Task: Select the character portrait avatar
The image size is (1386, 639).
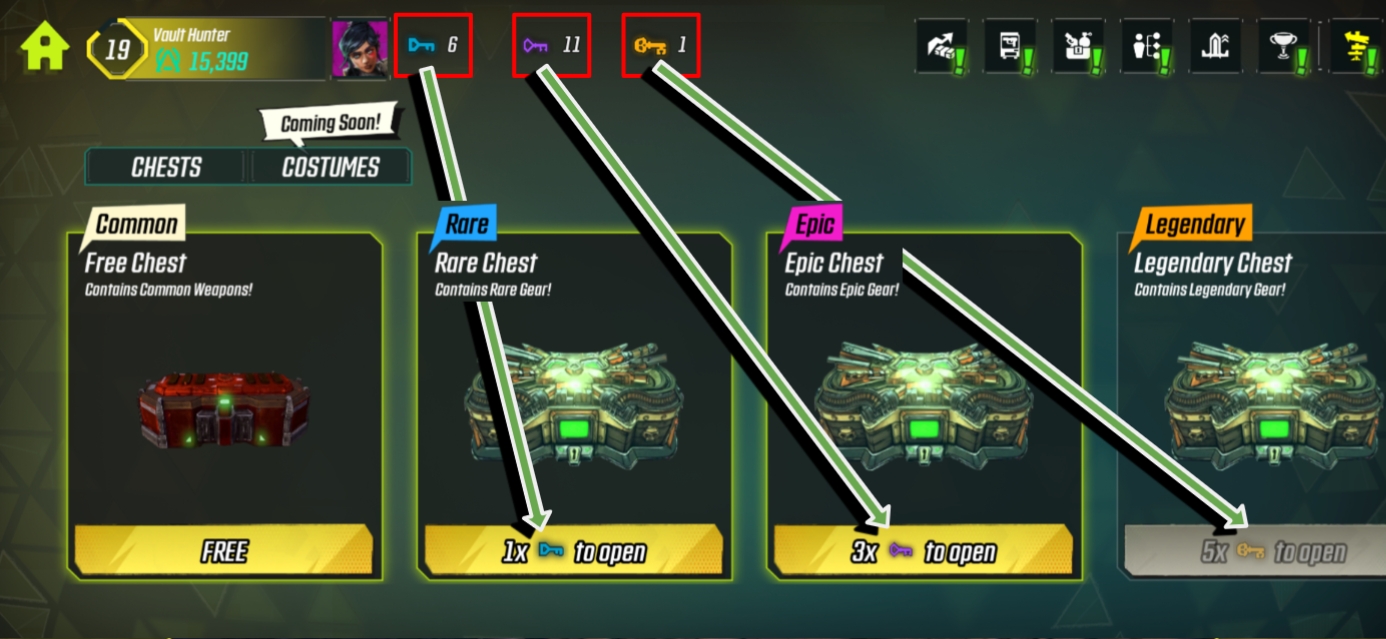Action: tap(360, 48)
